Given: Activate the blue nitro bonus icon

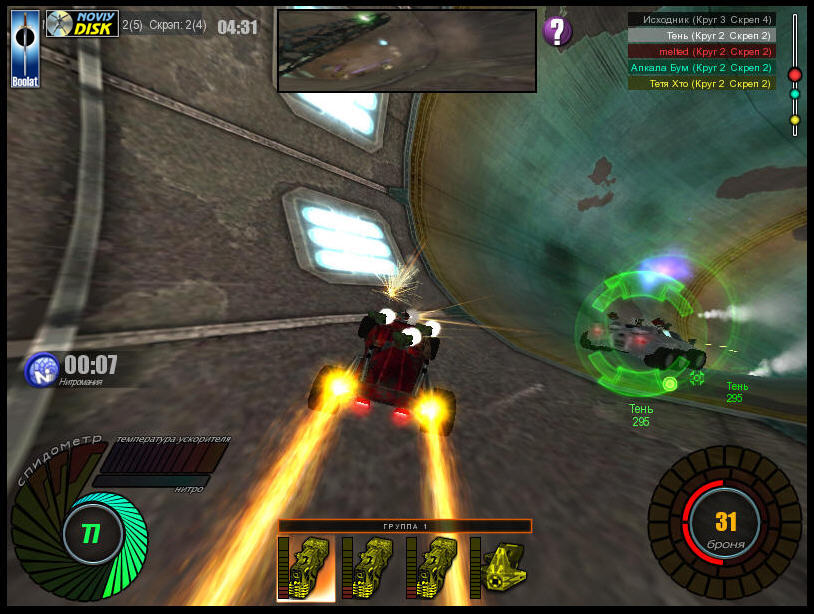Looking at the screenshot, I should tap(40, 369).
